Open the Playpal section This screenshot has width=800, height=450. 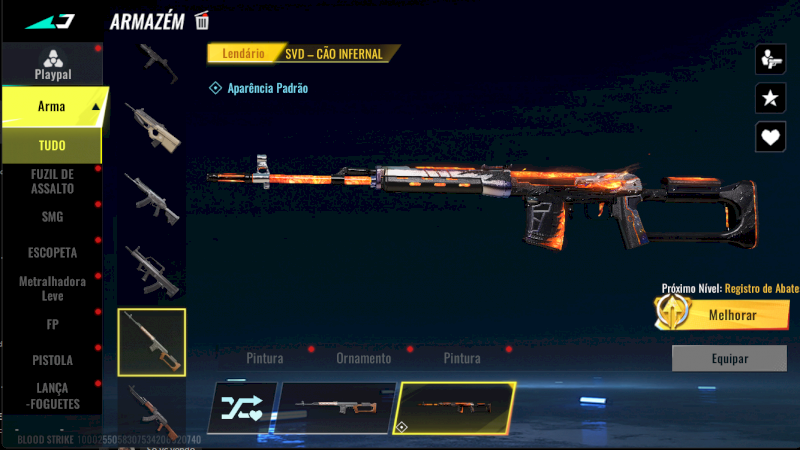[52, 64]
